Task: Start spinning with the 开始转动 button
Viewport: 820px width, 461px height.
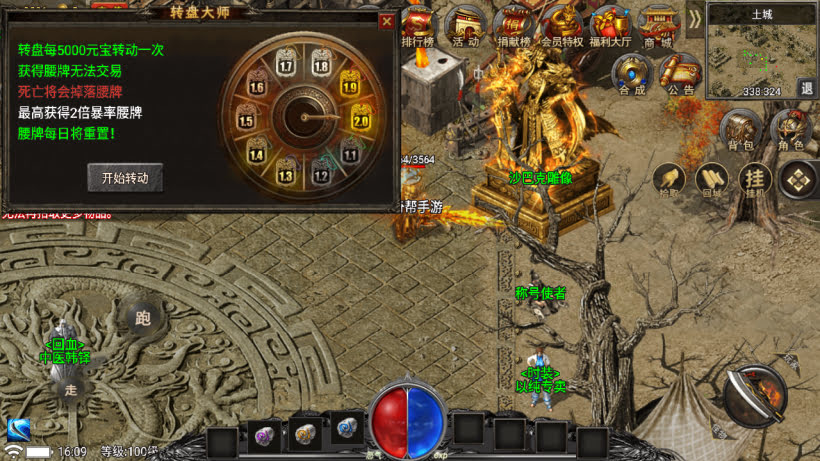Action: 125,178
